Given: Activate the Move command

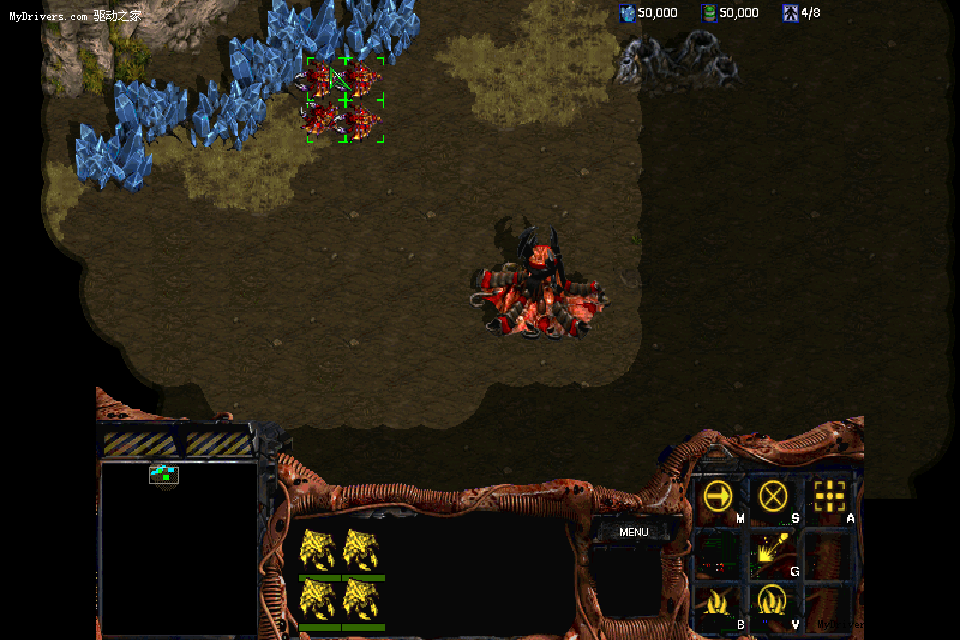Looking at the screenshot, I should (718, 496).
